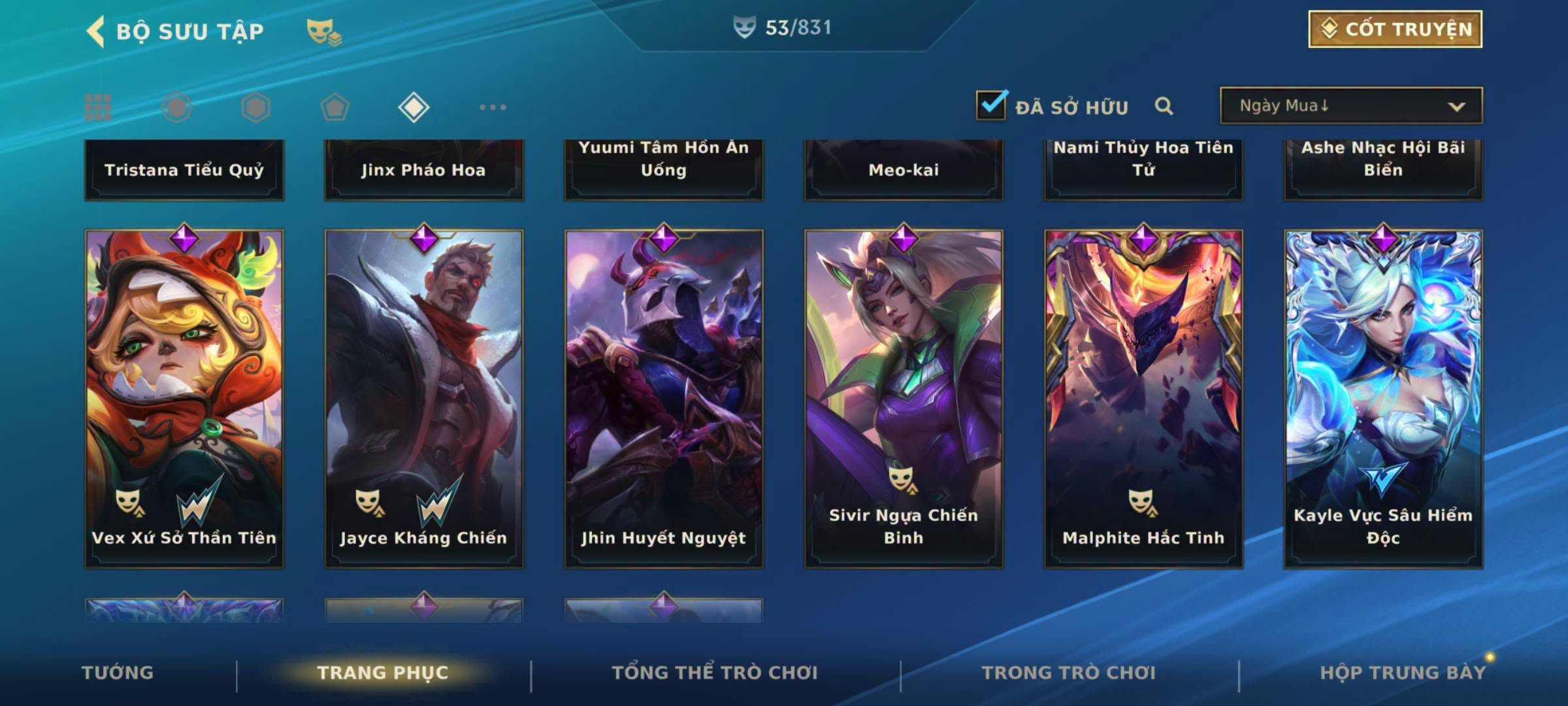Viewport: 1568px width, 706px height.
Task: Open the three-dots more filters option
Action: click(x=493, y=107)
